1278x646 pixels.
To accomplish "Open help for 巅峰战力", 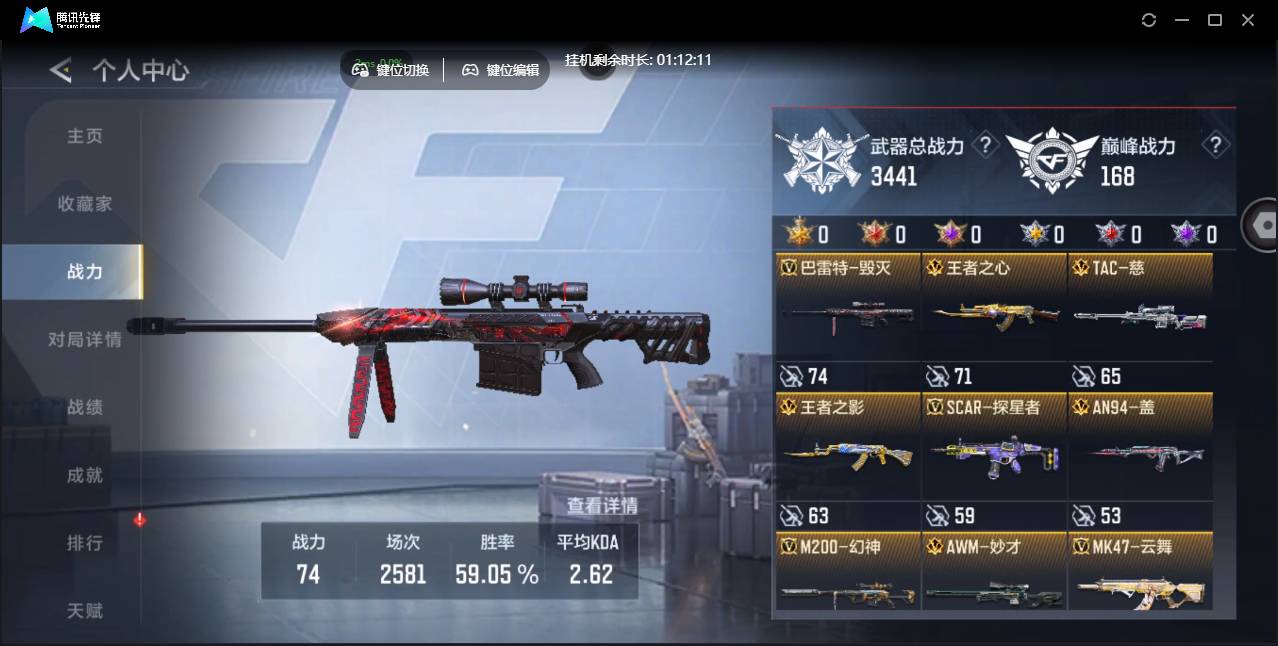I will (1215, 146).
